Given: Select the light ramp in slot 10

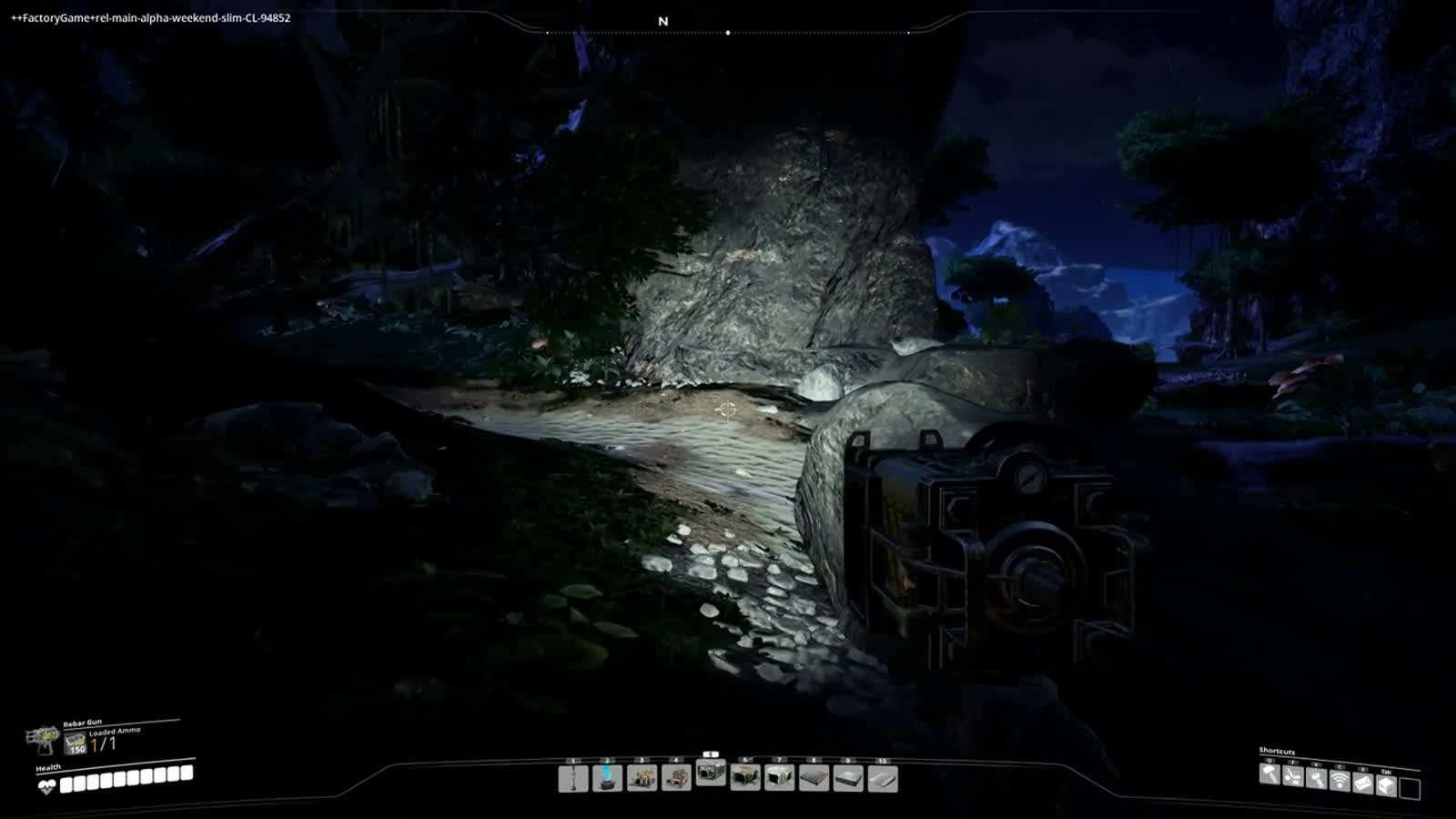Looking at the screenshot, I should coord(883,779).
